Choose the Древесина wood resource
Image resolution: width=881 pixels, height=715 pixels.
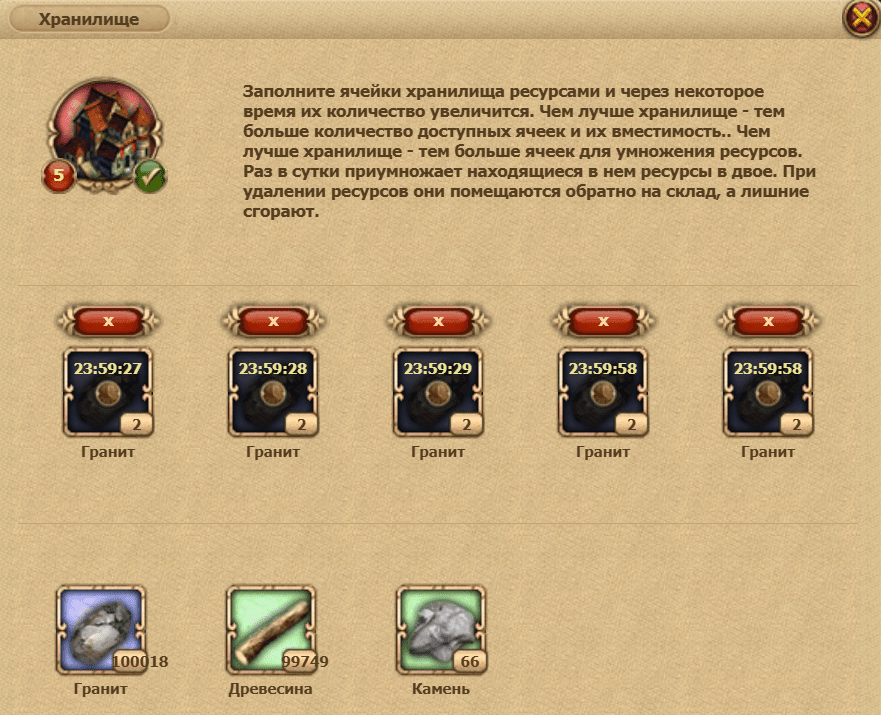pos(272,630)
